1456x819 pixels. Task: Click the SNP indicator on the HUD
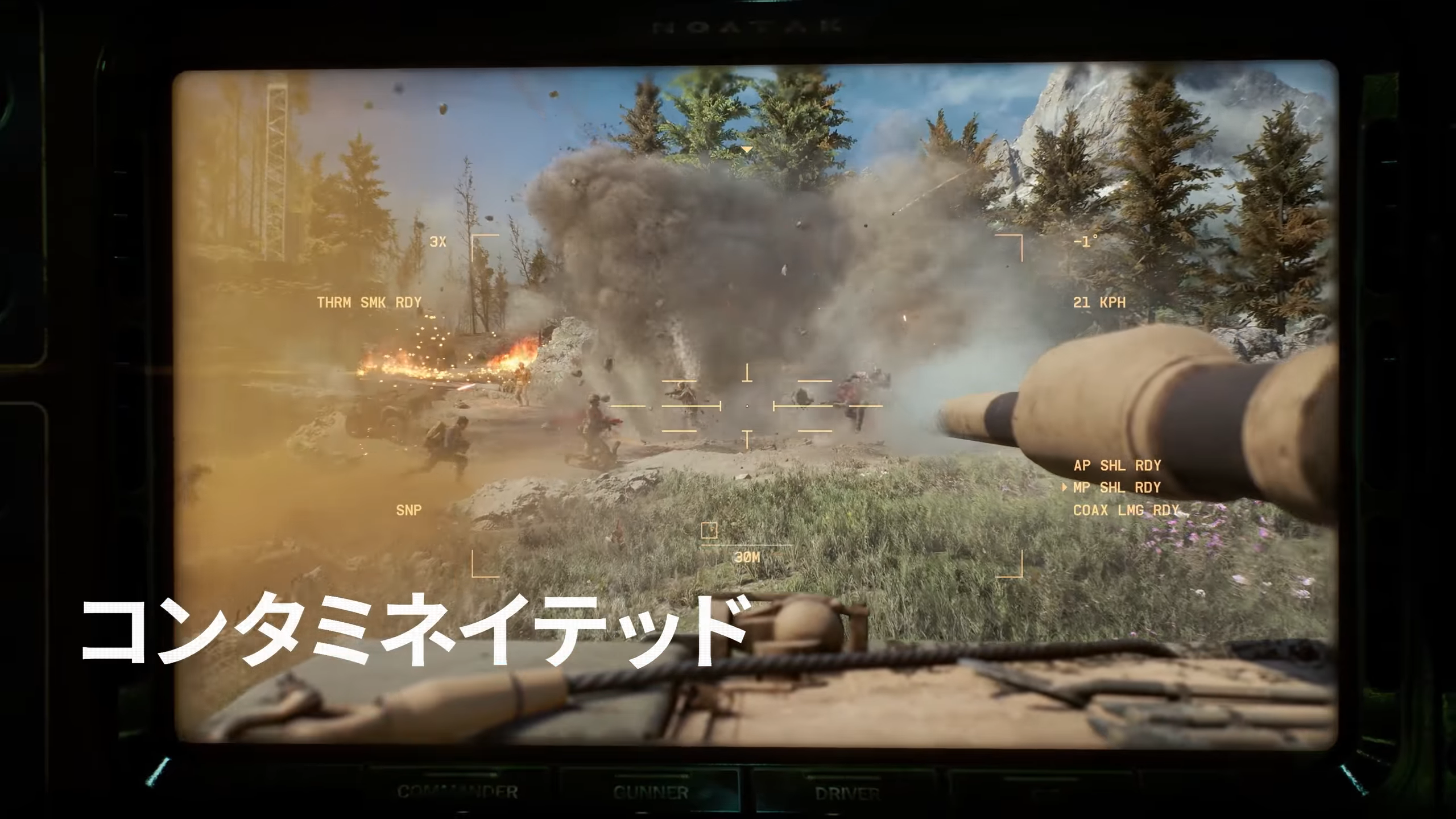click(x=409, y=510)
